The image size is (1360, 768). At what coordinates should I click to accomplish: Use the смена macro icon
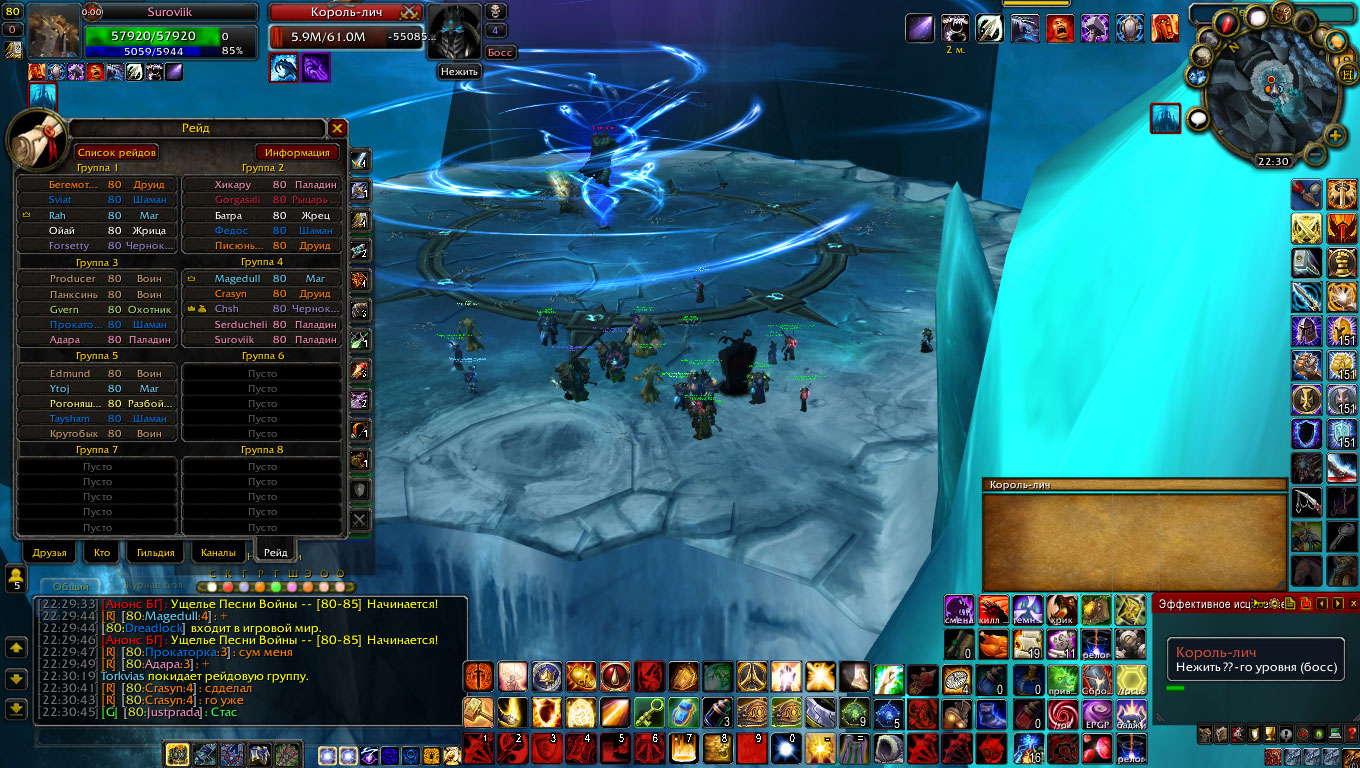click(959, 609)
